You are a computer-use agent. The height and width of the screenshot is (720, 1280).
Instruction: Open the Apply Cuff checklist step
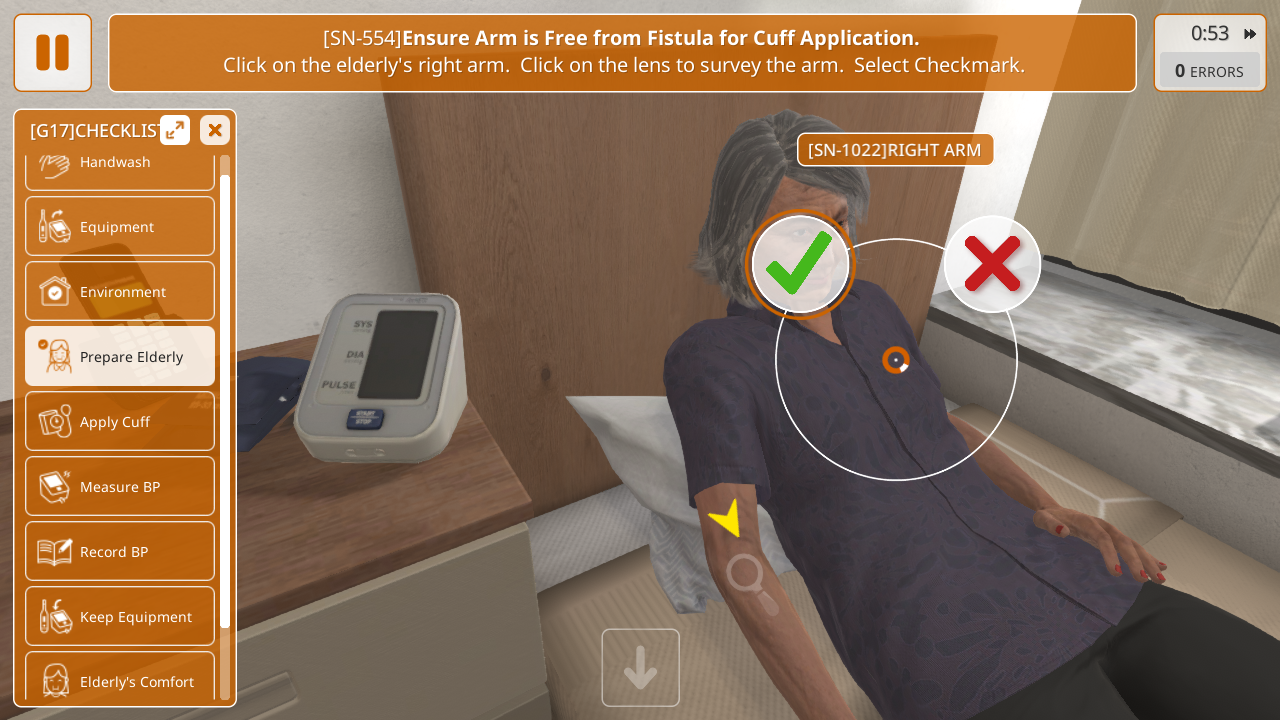120,422
